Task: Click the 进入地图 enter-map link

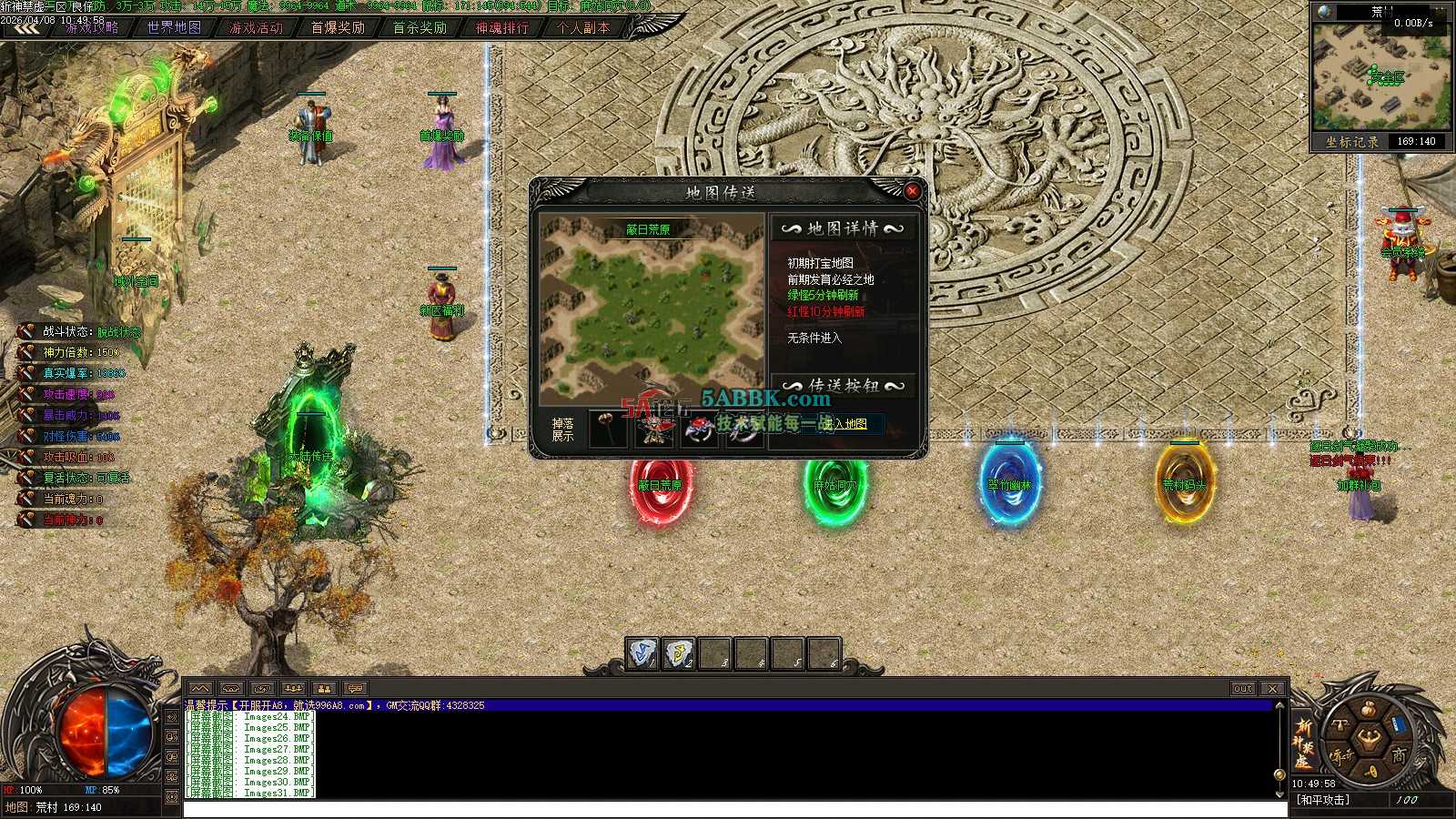Action: pos(845,424)
